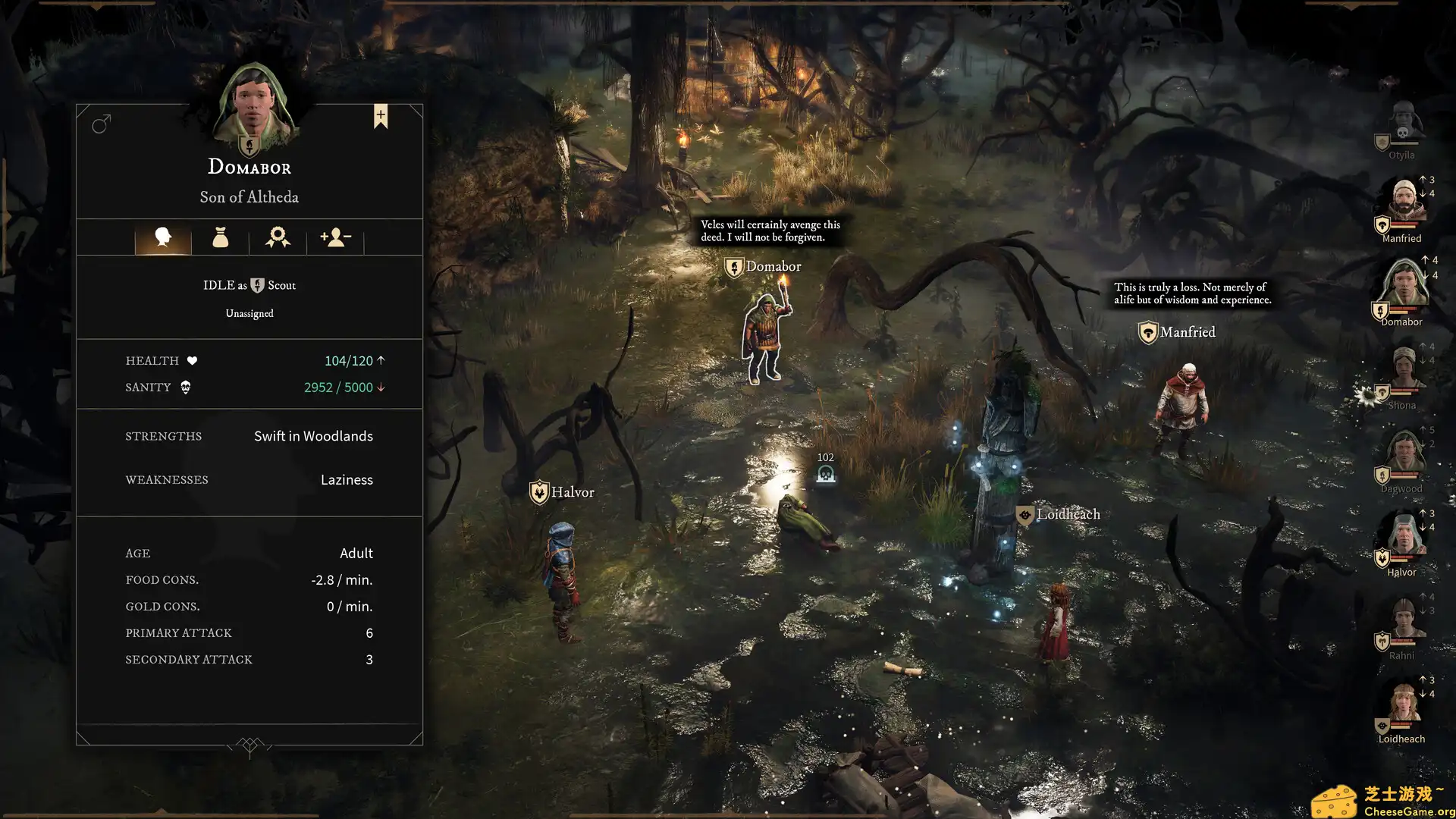This screenshot has height=819, width=1456.
Task: Switch to the character head profile tab
Action: pos(163,237)
